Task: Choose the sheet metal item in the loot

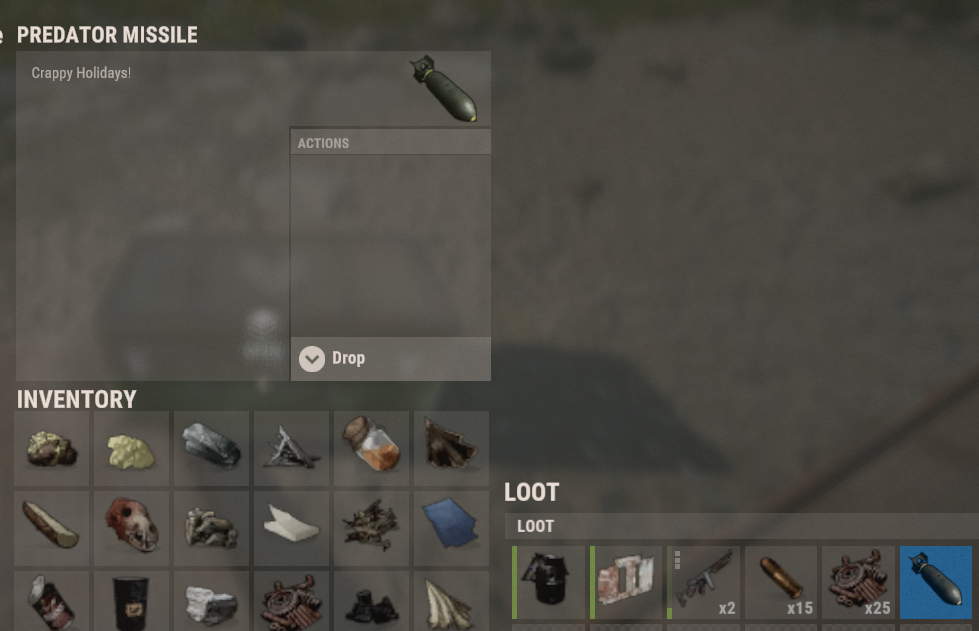Action: tap(626, 582)
